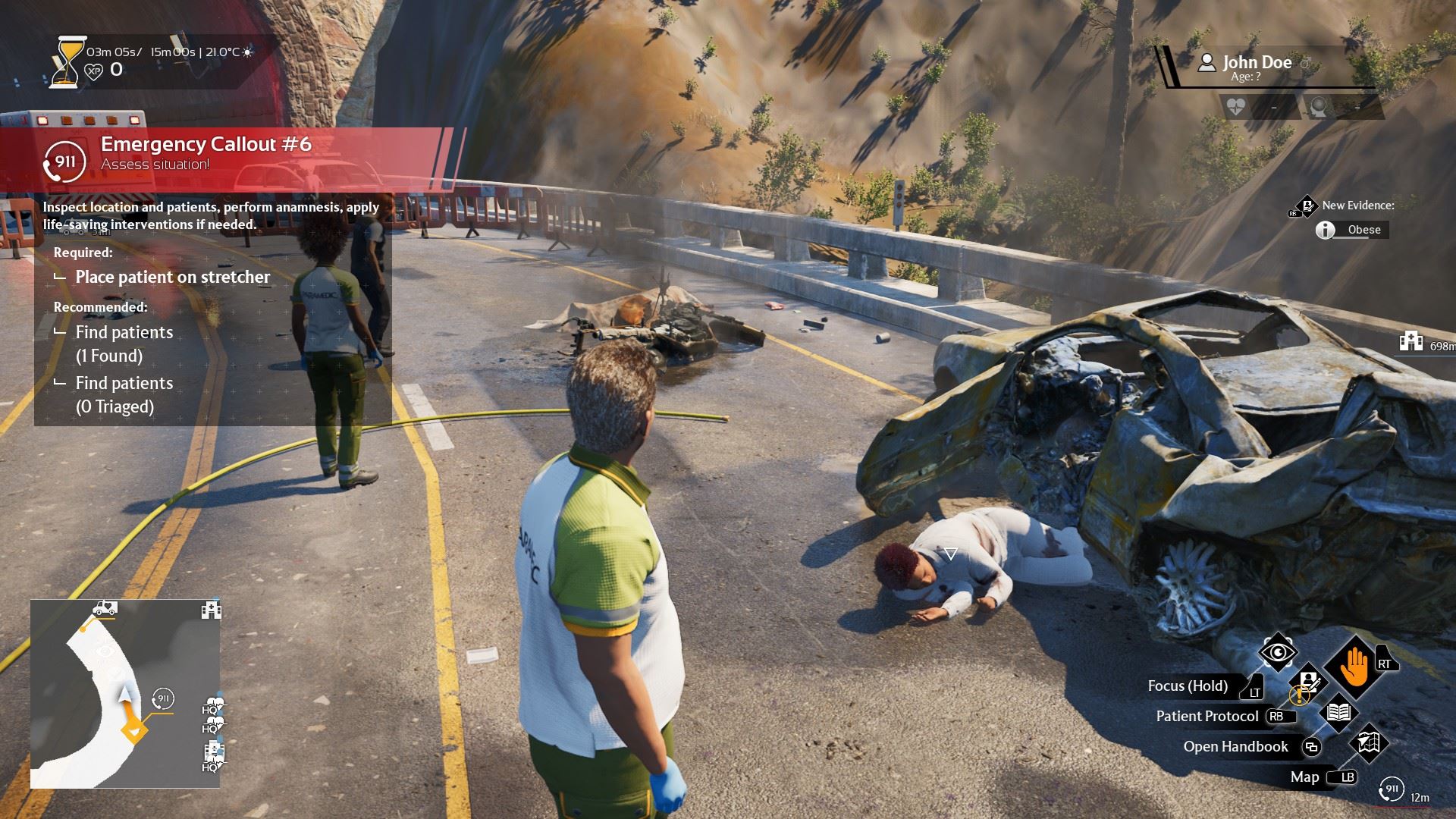Open the Handbook book icon
The height and width of the screenshot is (819, 1456).
pos(1338,713)
